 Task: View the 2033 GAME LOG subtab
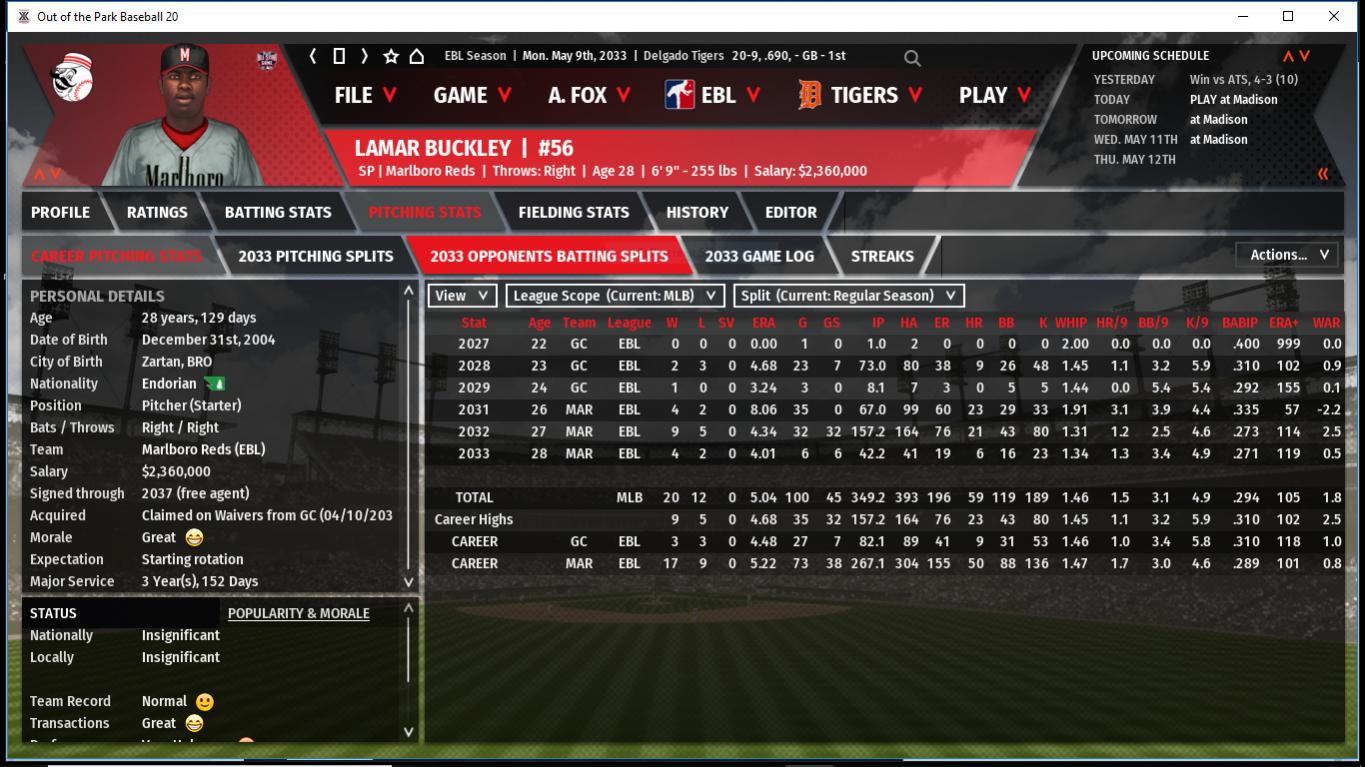[759, 256]
